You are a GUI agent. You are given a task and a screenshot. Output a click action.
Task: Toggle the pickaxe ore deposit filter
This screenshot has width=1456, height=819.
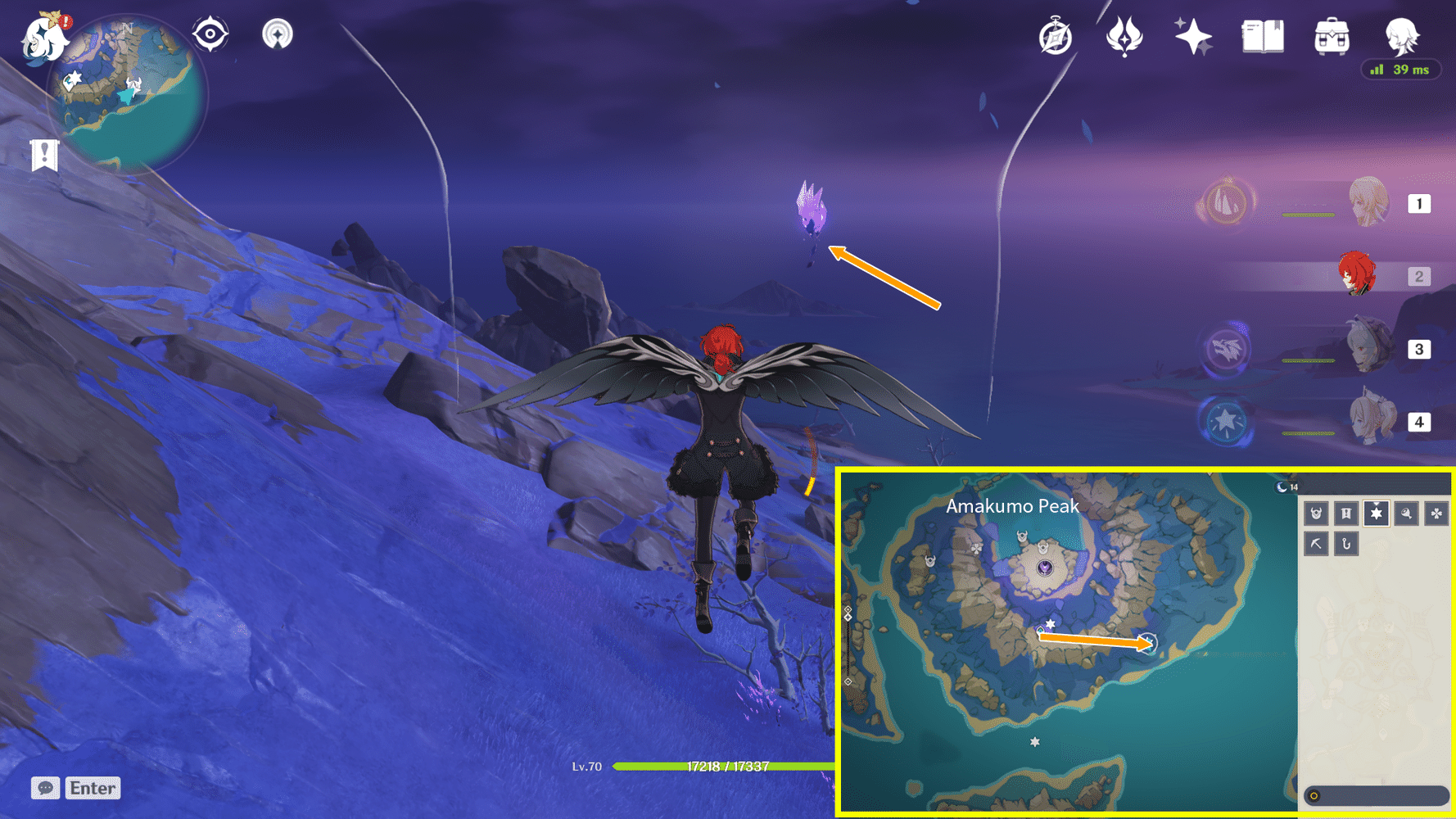click(1316, 543)
